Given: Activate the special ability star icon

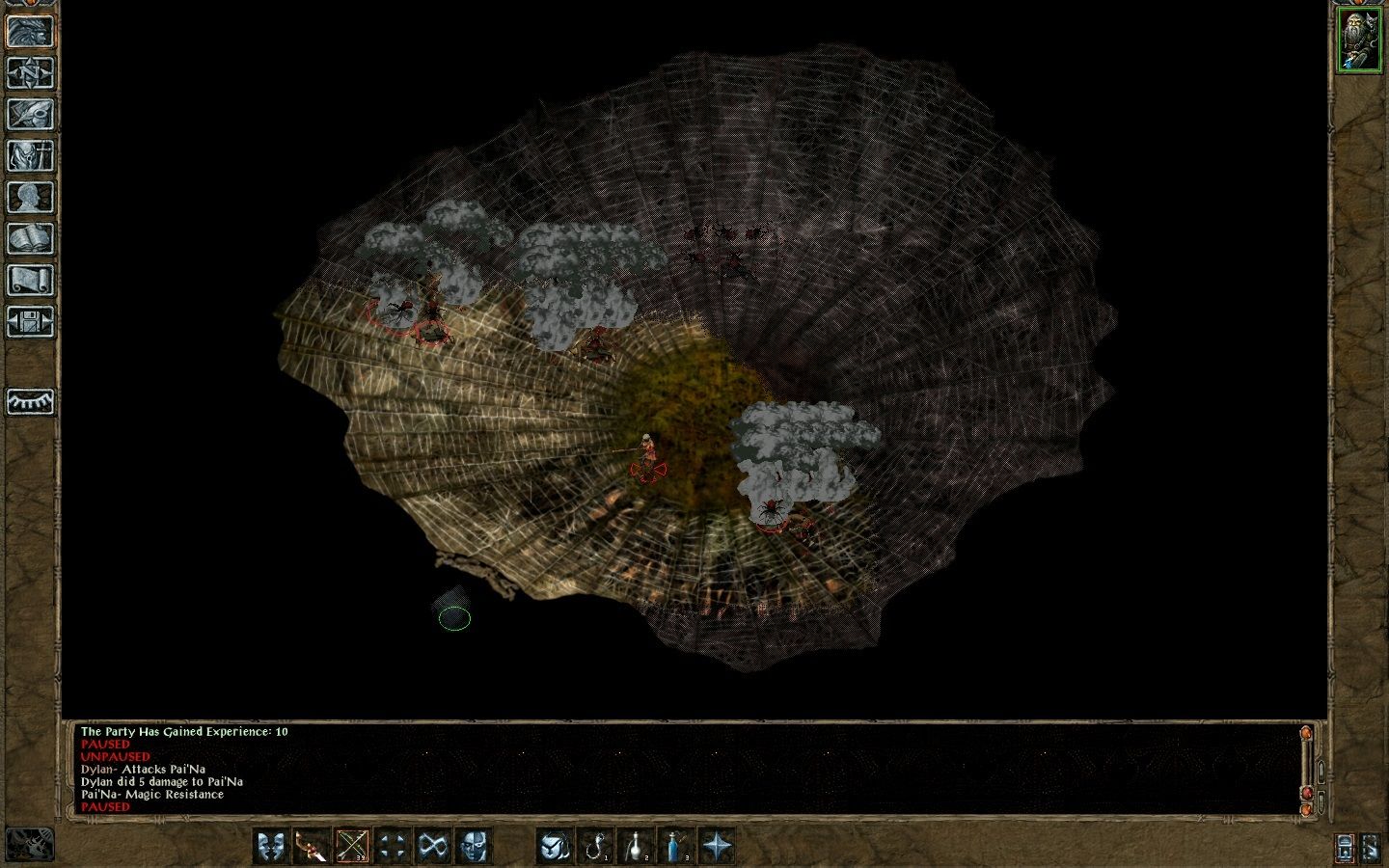Looking at the screenshot, I should tap(718, 846).
